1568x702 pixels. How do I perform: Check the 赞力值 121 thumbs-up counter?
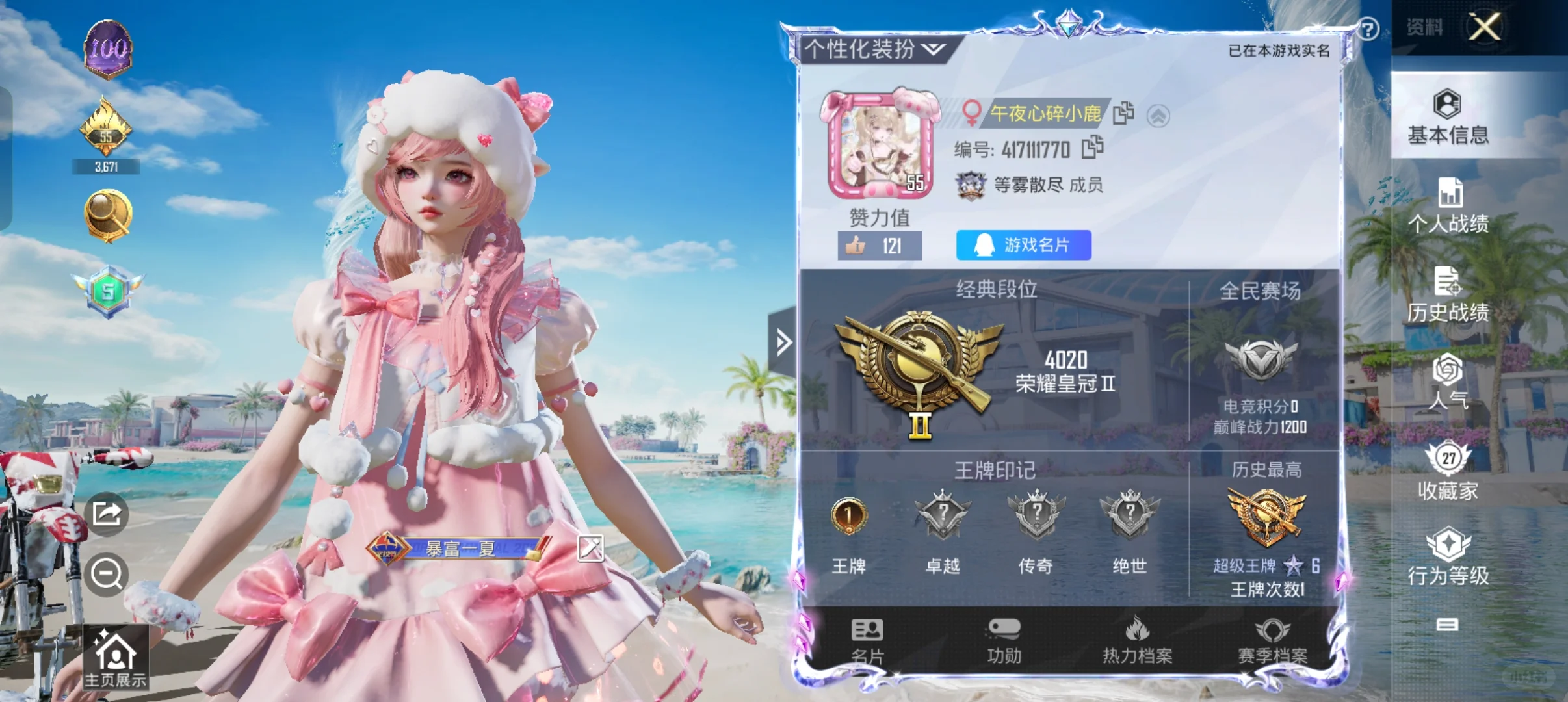pos(880,245)
